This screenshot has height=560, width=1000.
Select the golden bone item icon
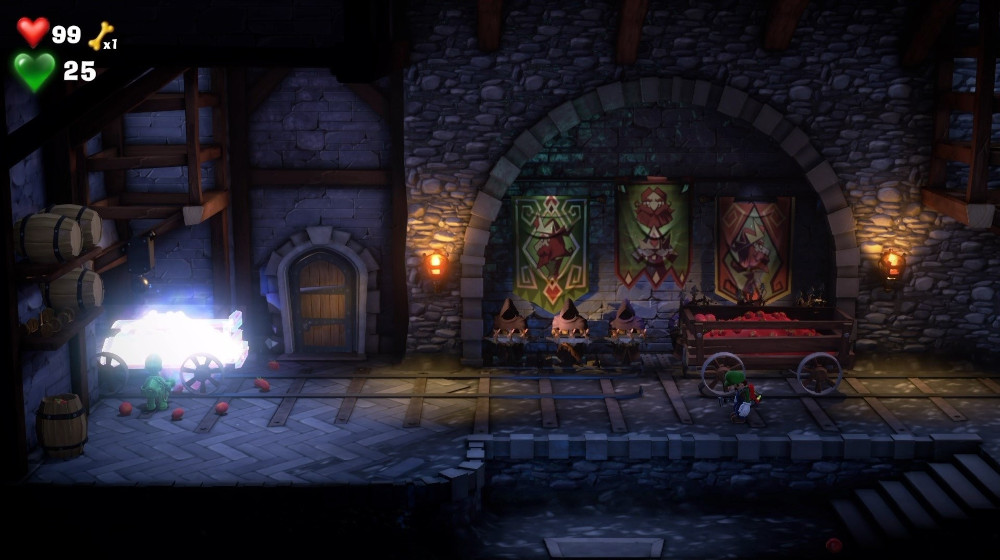pyautogui.click(x=100, y=36)
